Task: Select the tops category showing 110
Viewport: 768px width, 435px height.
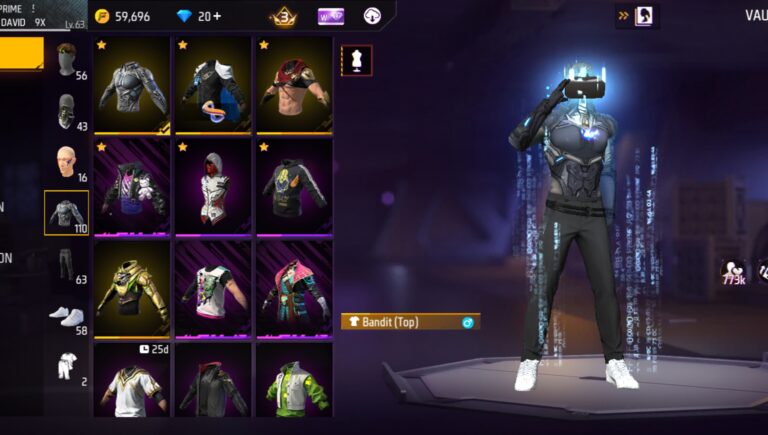Action: point(67,213)
